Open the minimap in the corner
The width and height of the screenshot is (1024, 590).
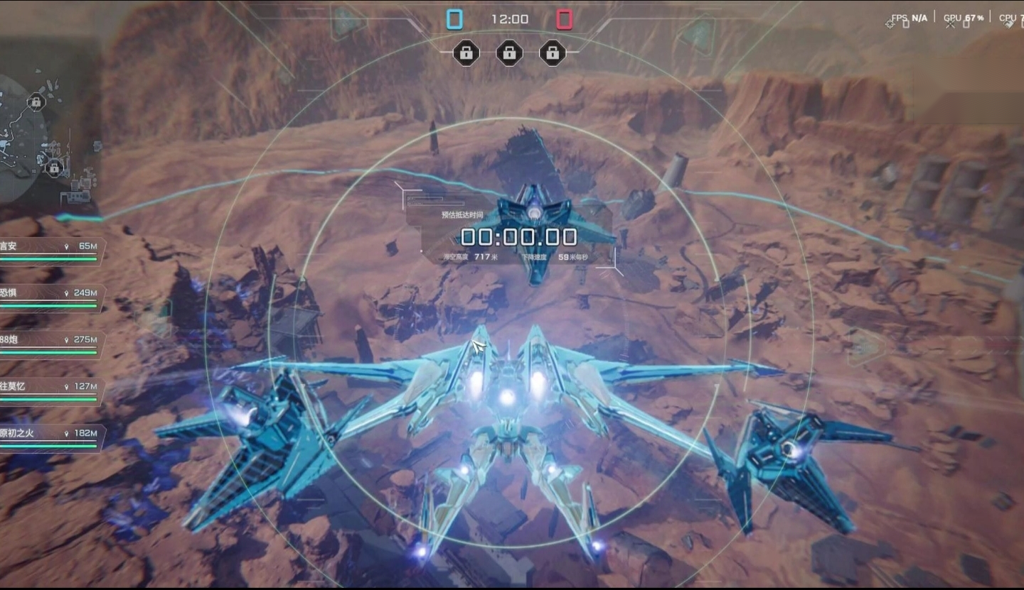[40, 140]
